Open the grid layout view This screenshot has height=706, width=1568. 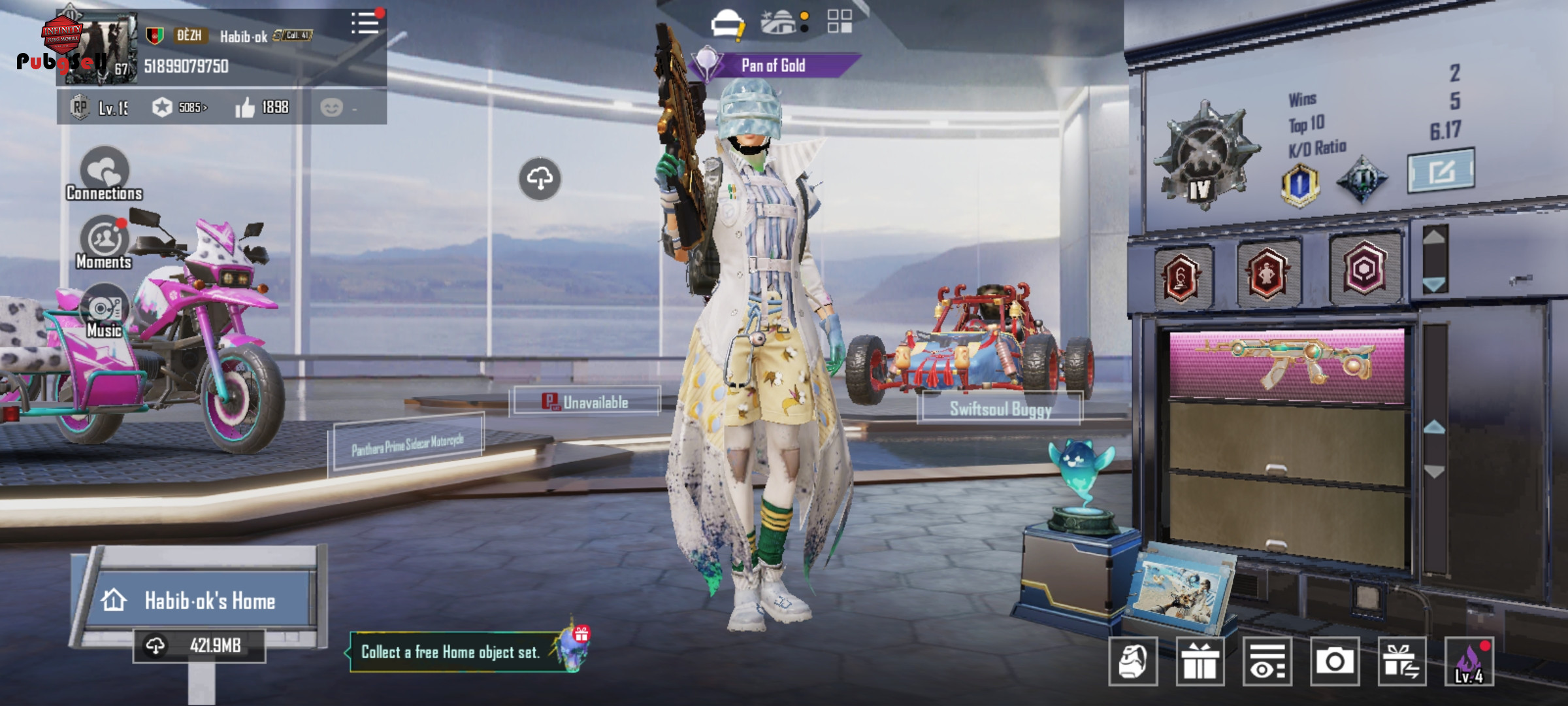[840, 22]
